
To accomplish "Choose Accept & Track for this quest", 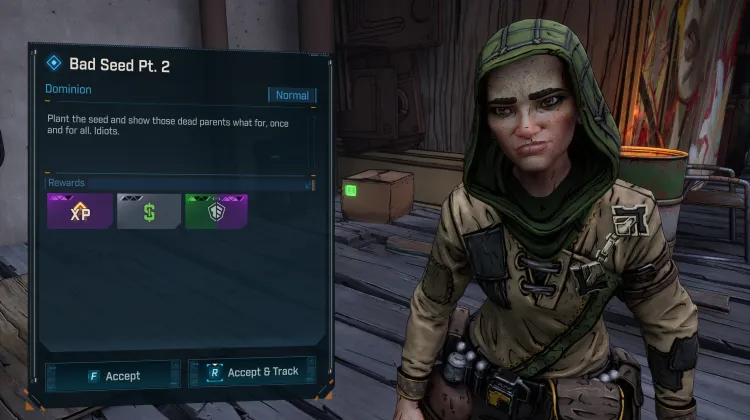I will [x=254, y=372].
